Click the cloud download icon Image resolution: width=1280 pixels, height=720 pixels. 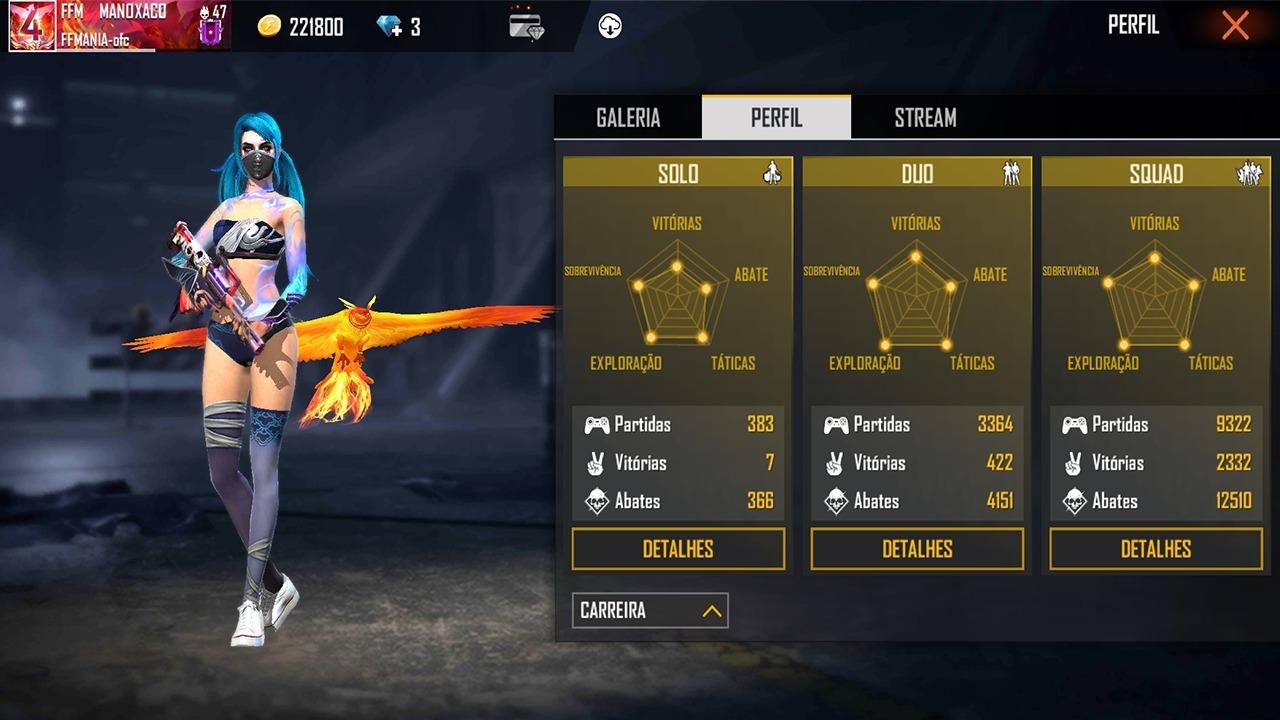(x=610, y=26)
